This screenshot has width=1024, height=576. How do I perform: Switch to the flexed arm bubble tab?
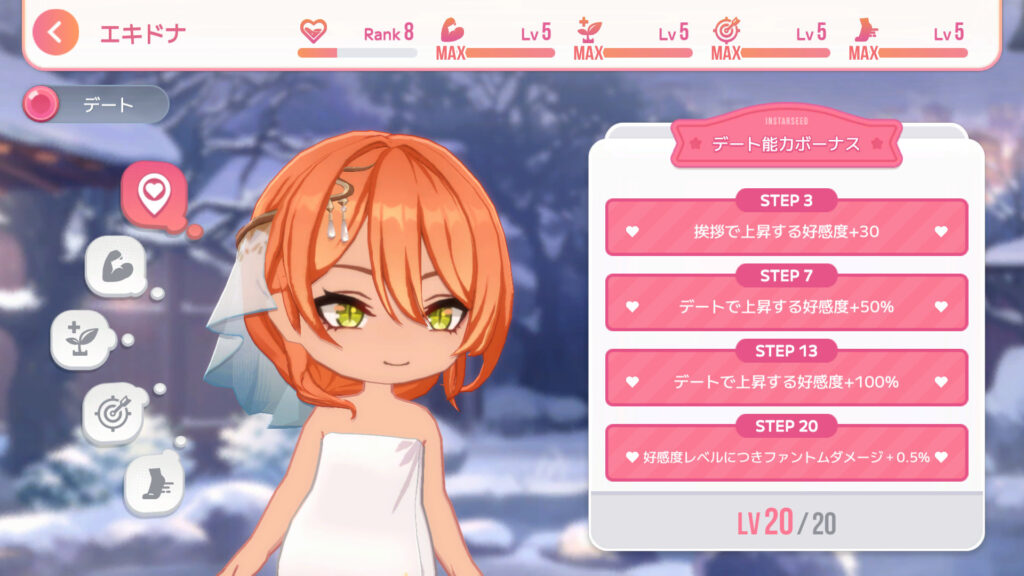coord(116,266)
